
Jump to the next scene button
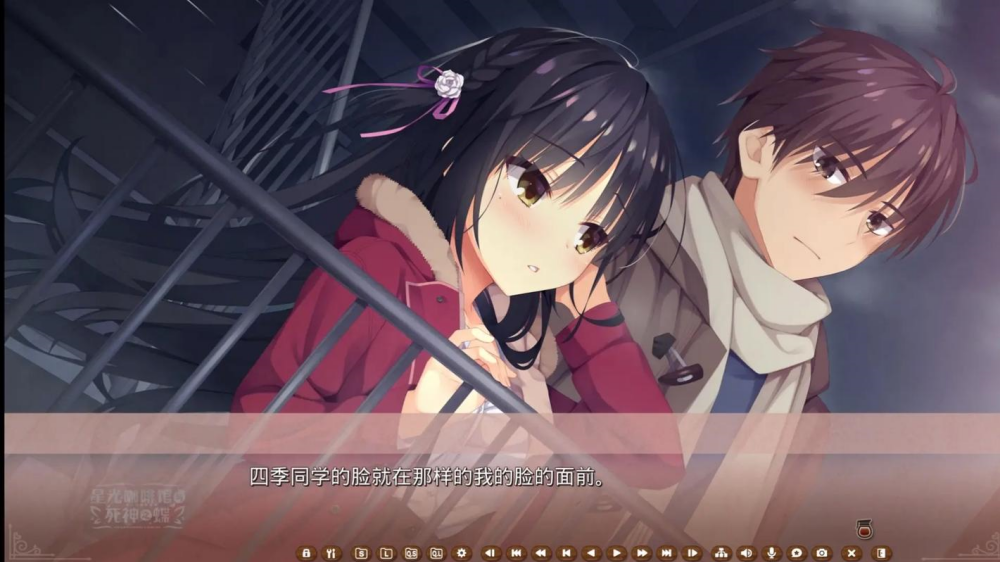(667, 552)
